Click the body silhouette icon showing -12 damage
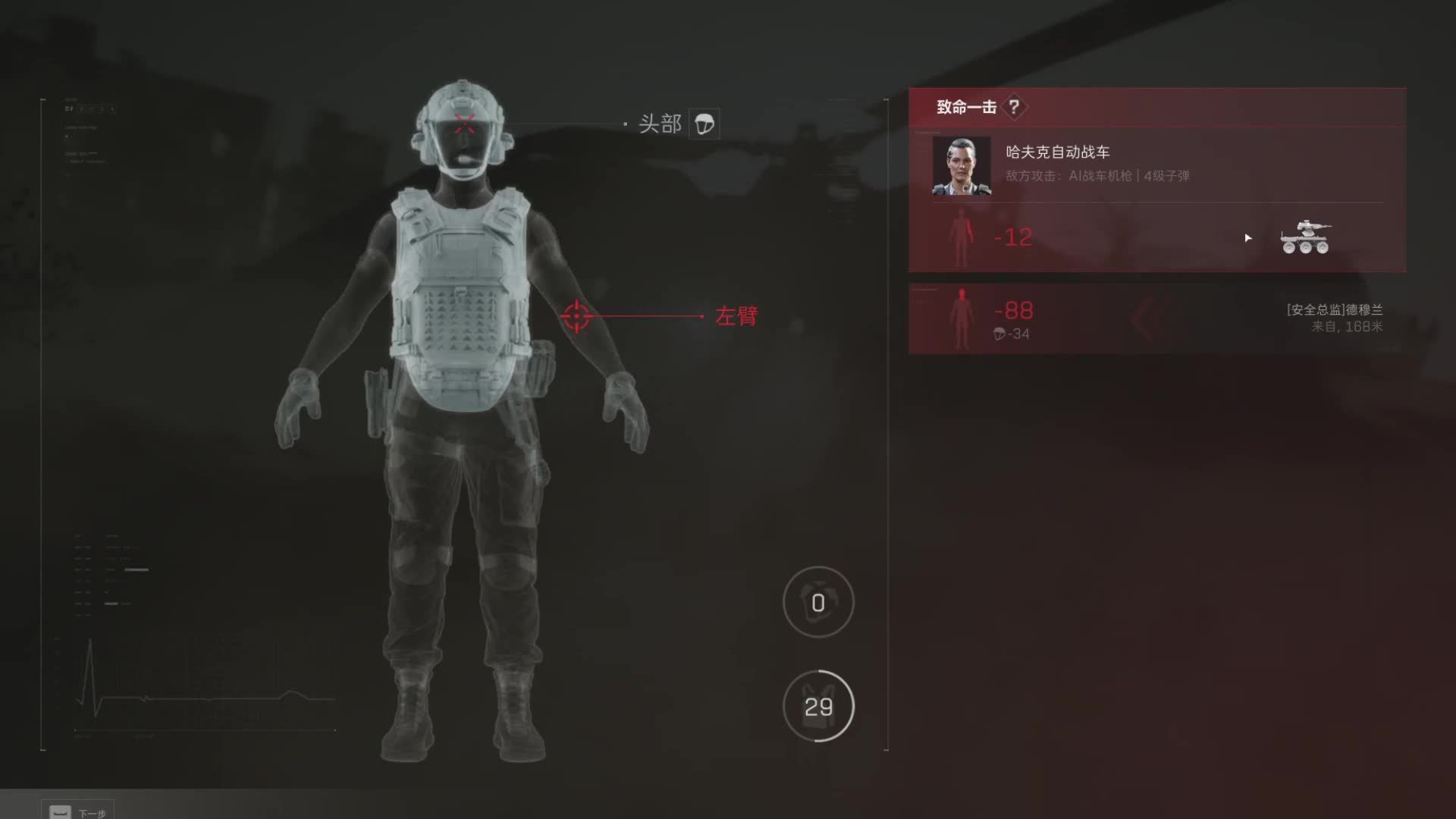Screen dimensions: 1456x819 click(963, 237)
